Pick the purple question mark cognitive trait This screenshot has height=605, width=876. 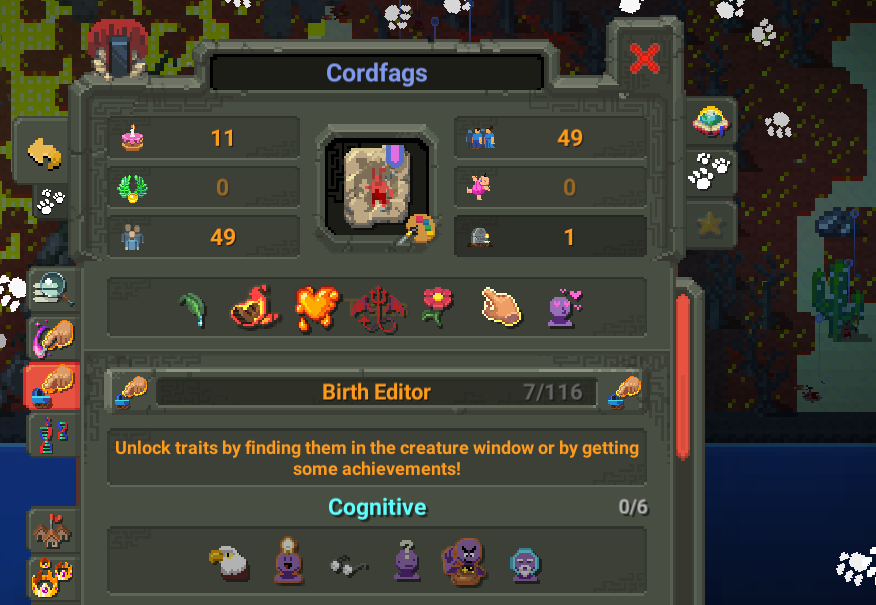click(406, 562)
